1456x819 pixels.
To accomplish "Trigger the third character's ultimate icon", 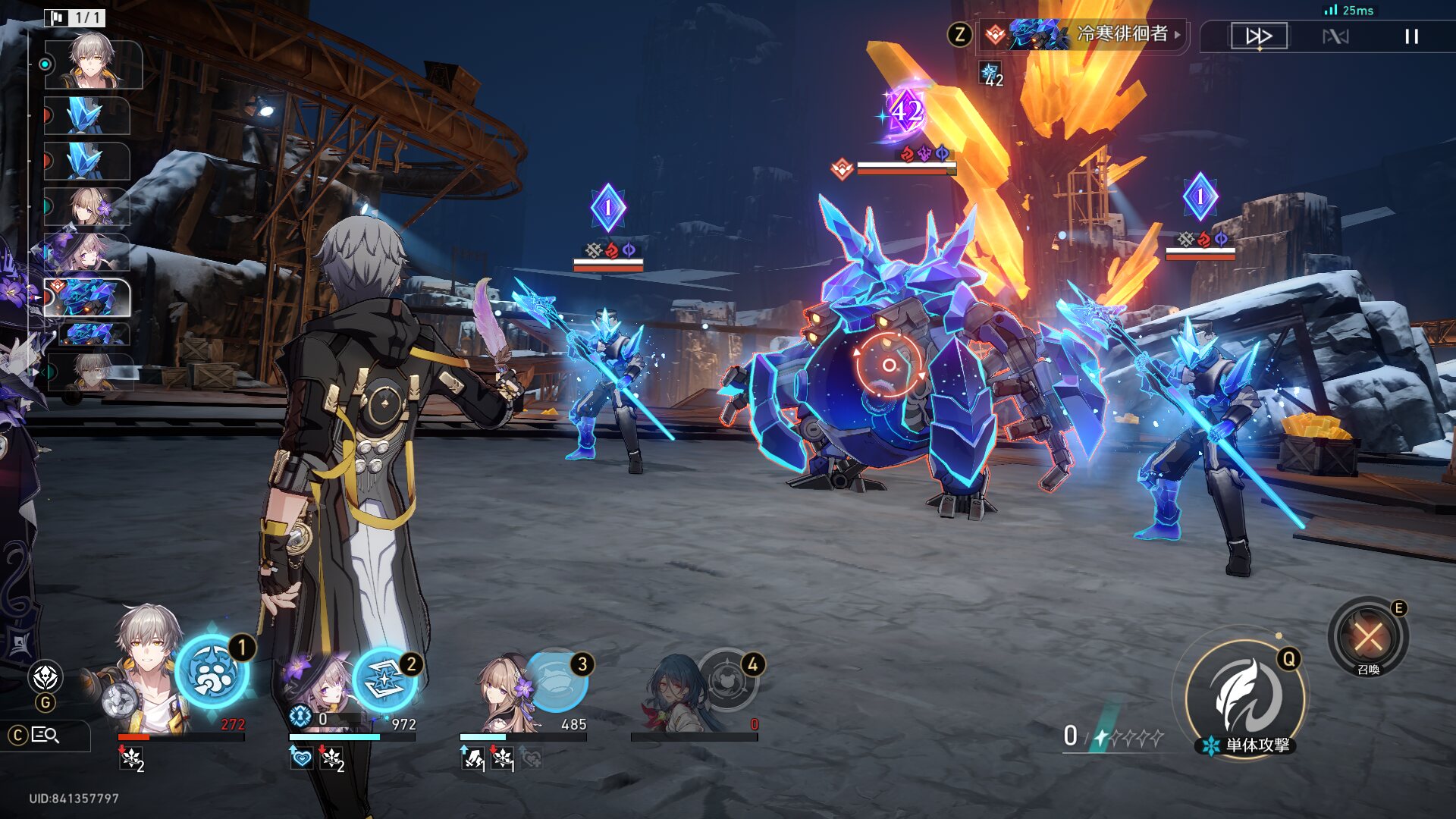I will click(557, 680).
